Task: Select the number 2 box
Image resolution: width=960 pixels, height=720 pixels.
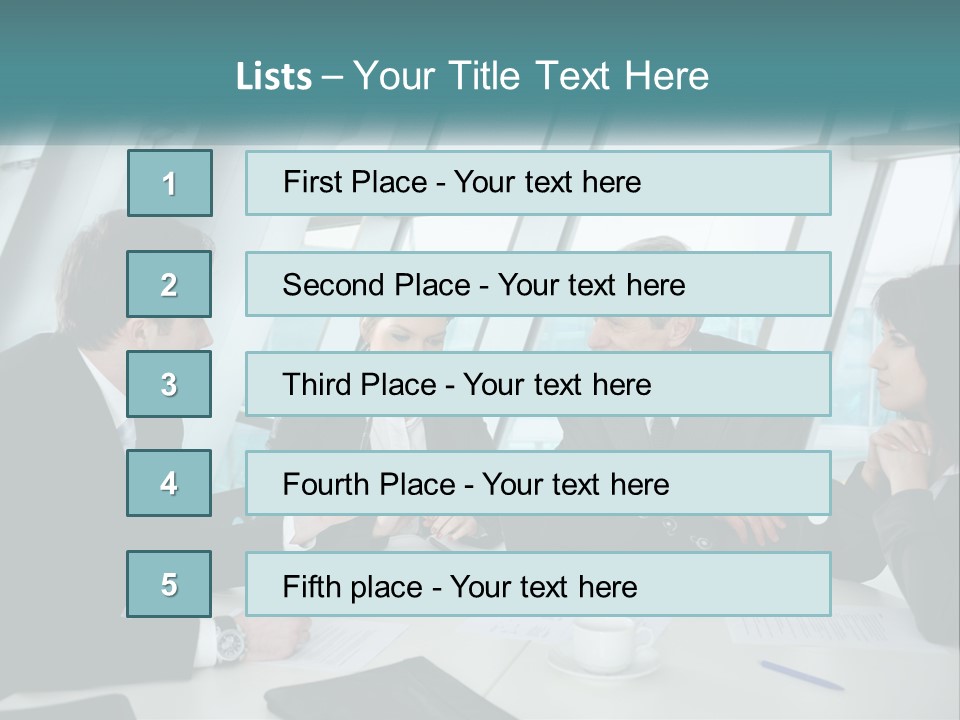Action: tap(169, 284)
